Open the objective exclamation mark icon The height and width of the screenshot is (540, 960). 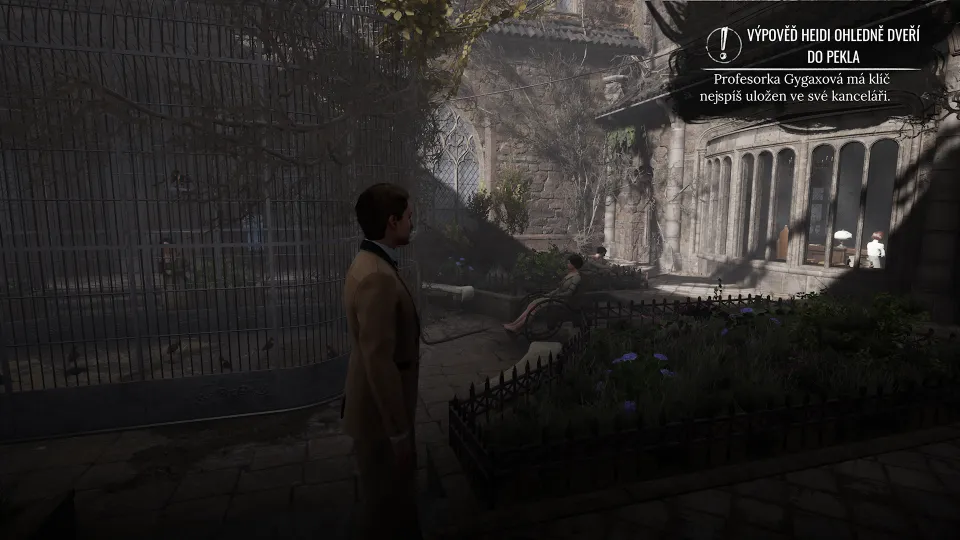click(723, 44)
